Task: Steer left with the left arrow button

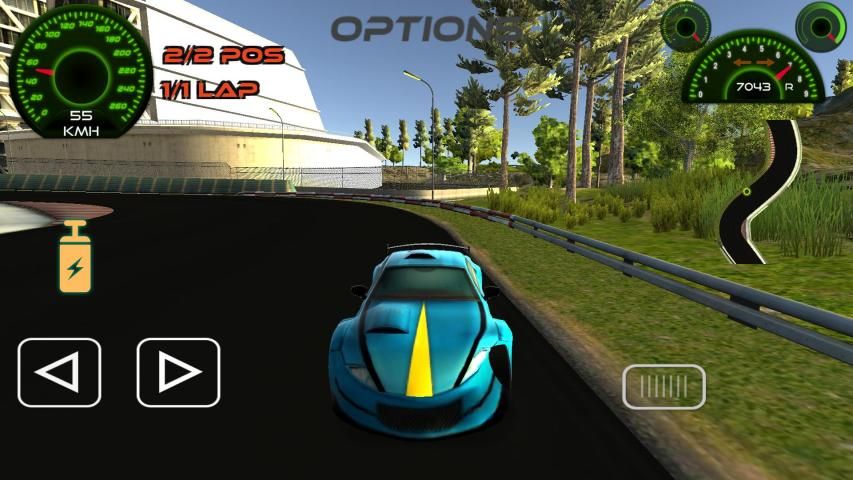Action: (59, 373)
